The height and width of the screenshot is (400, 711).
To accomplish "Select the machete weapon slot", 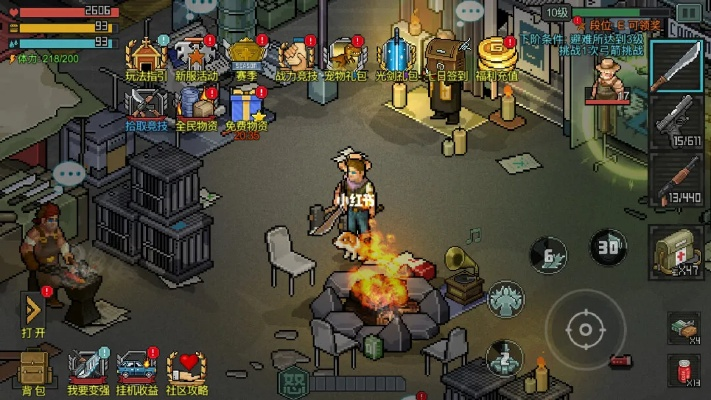I will click(x=677, y=68).
